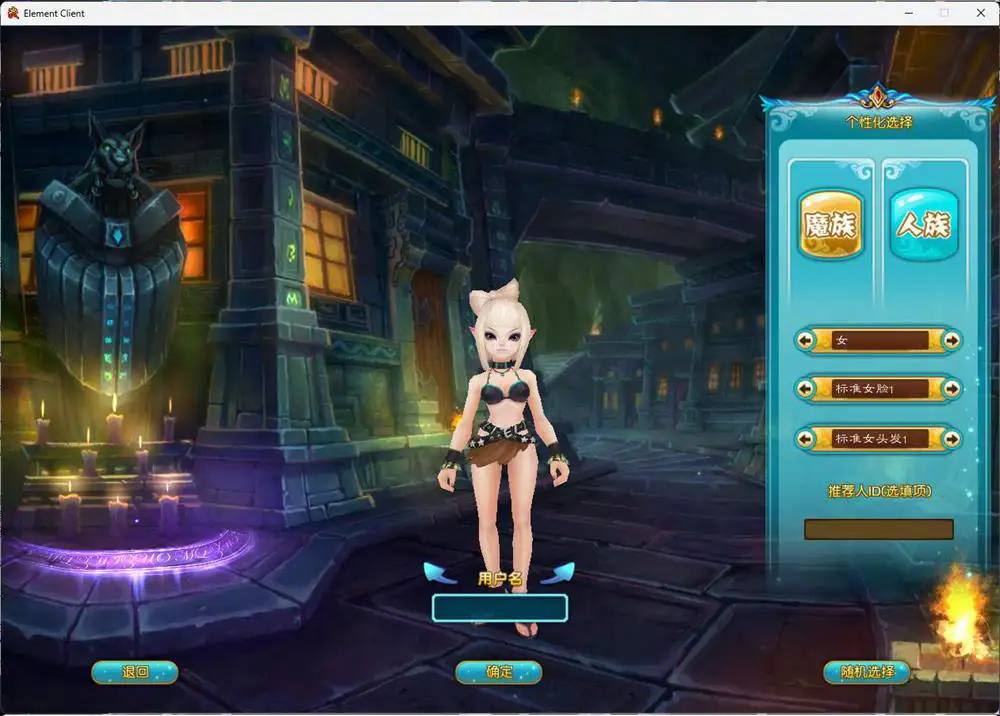Randomize appearance with 随机选择 button
The width and height of the screenshot is (1000, 716).
(x=866, y=672)
